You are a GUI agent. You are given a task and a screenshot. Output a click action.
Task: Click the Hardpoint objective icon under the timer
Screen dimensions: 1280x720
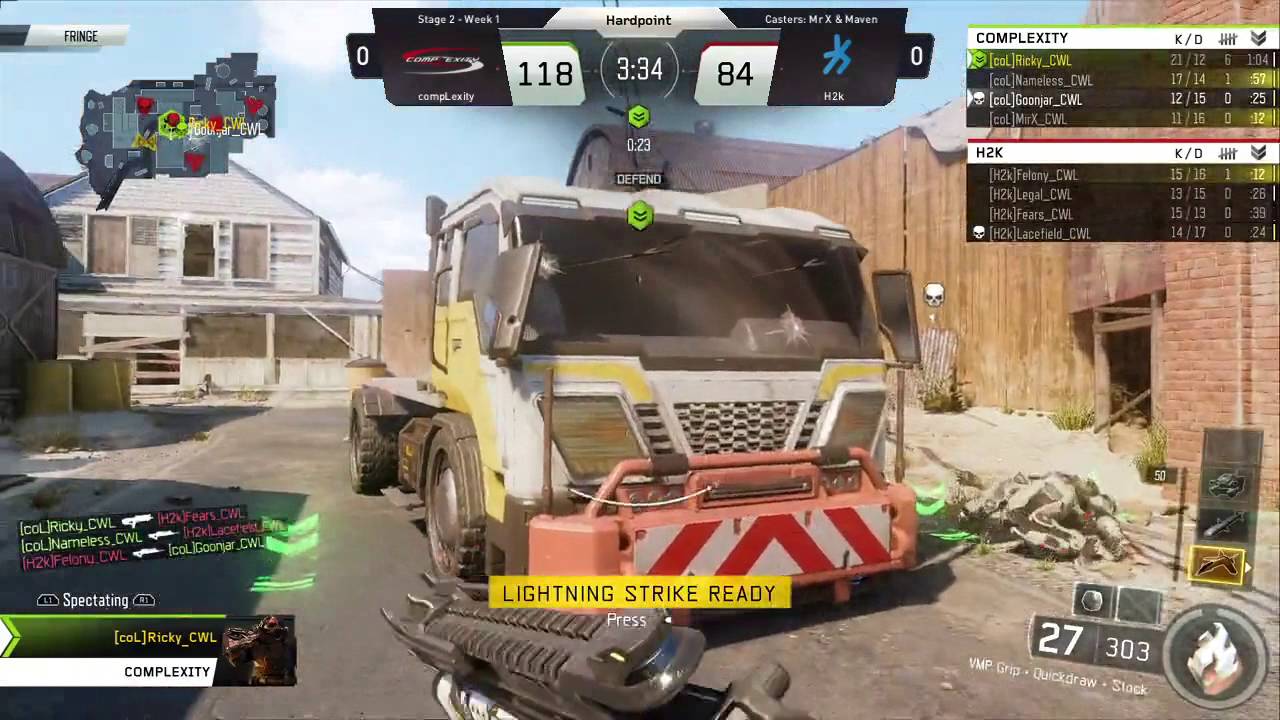(x=639, y=118)
